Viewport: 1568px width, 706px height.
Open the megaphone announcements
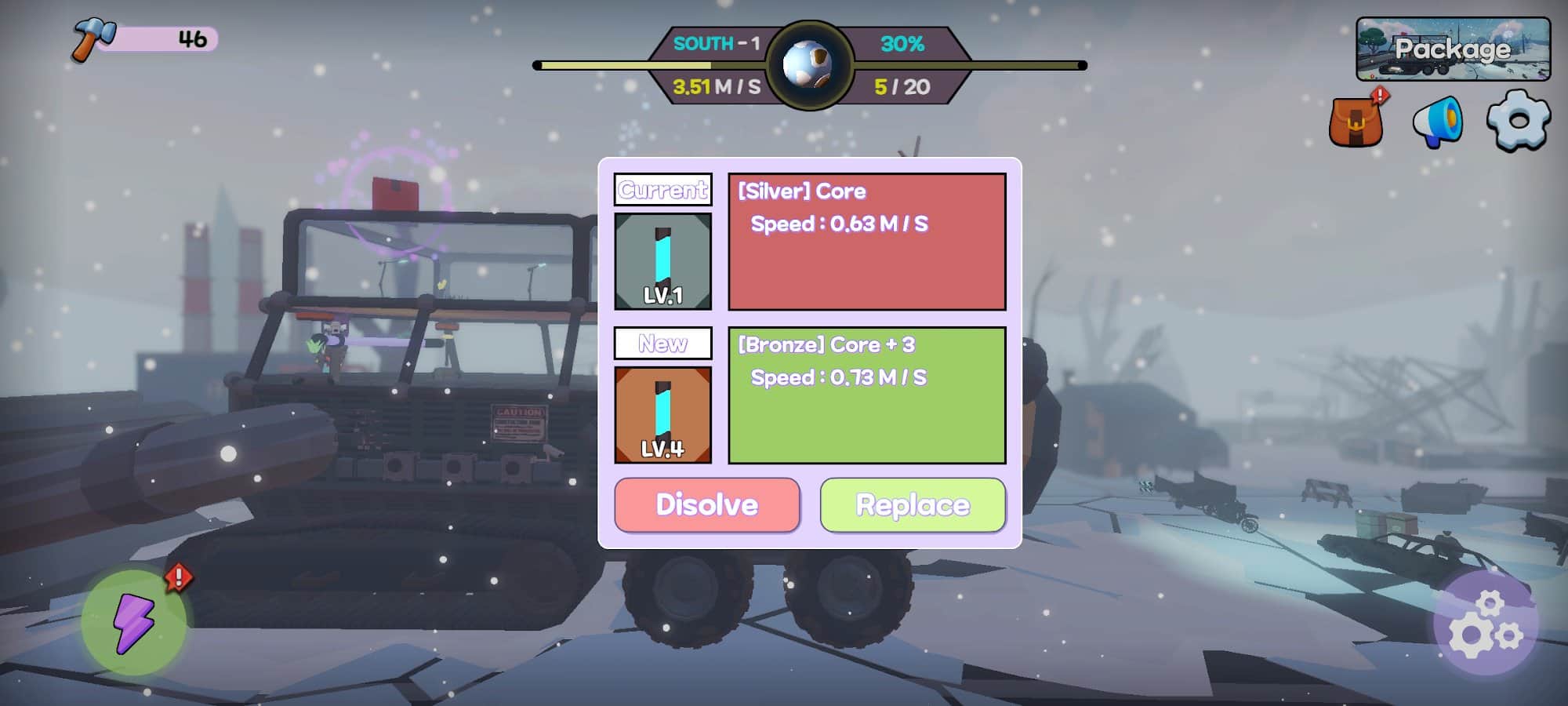1437,122
